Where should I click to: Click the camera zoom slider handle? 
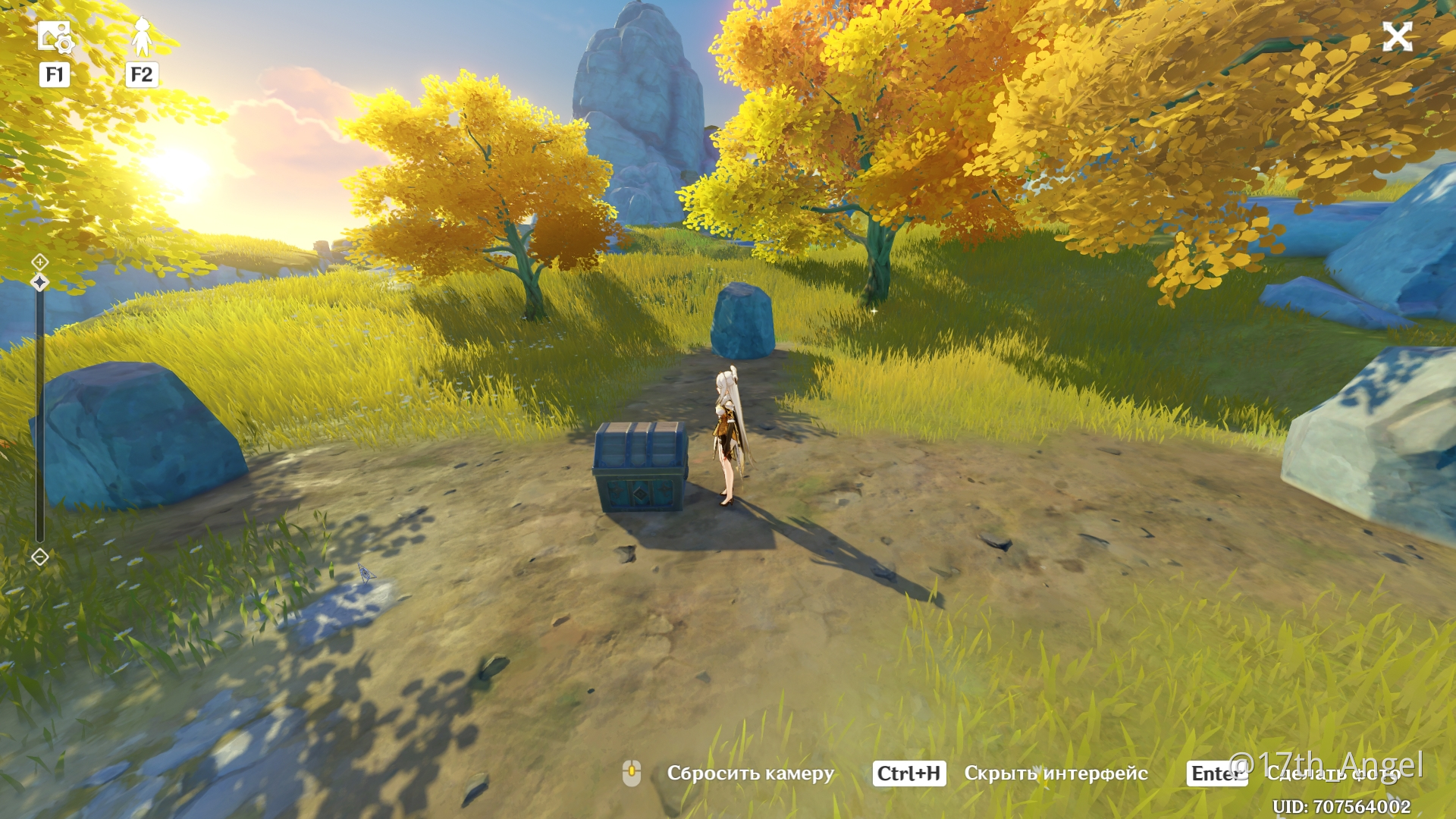click(x=40, y=283)
